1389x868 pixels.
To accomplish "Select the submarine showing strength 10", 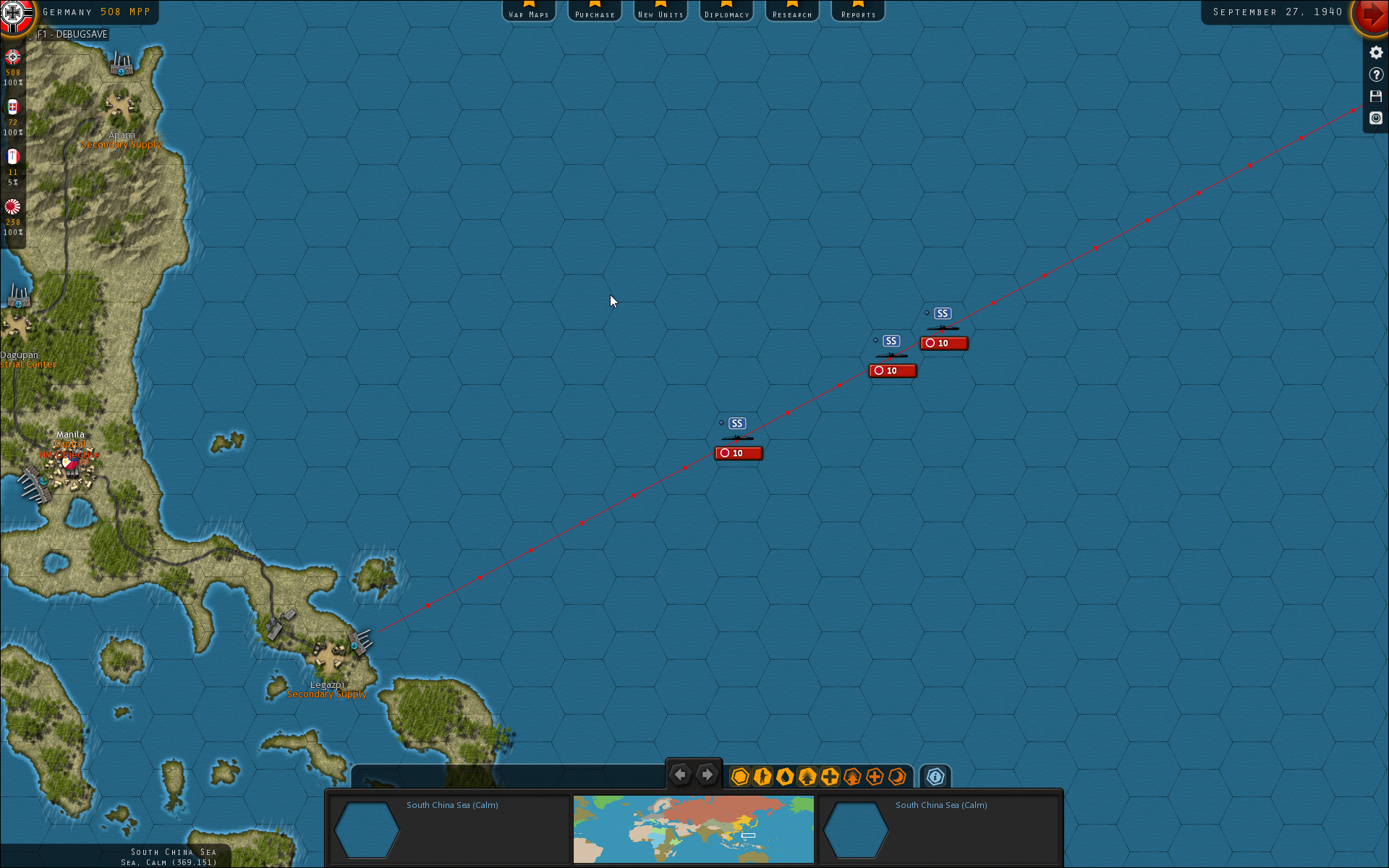I will click(x=737, y=438).
